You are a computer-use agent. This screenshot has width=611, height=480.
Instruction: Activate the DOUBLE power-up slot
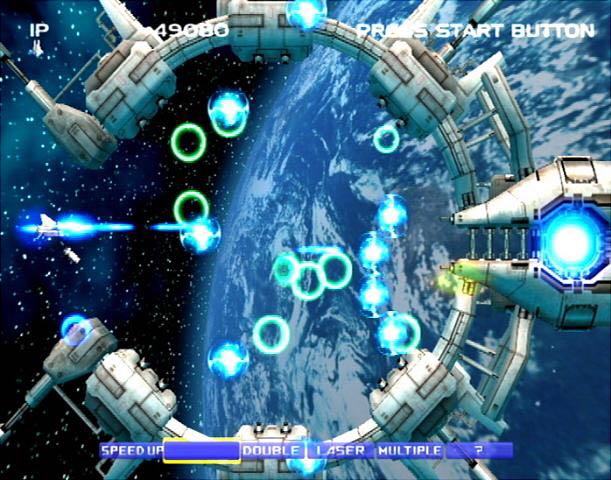click(x=272, y=451)
